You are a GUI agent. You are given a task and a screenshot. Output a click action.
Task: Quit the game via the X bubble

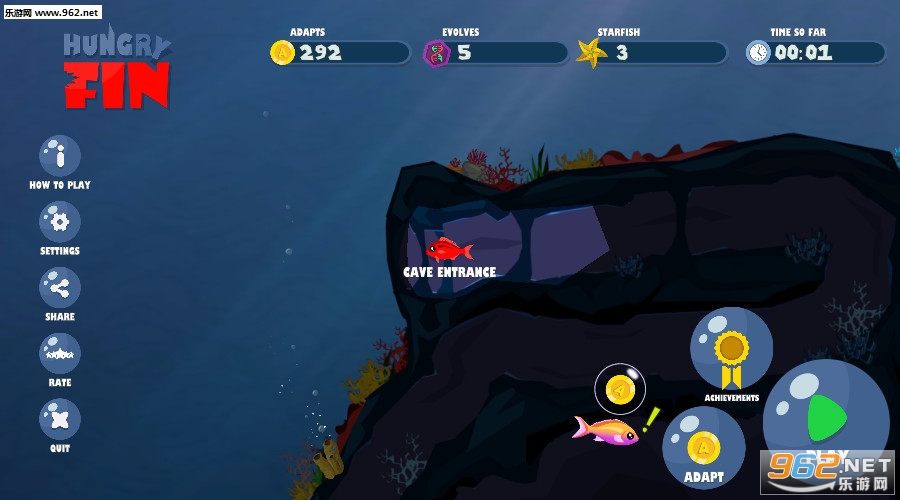click(60, 419)
